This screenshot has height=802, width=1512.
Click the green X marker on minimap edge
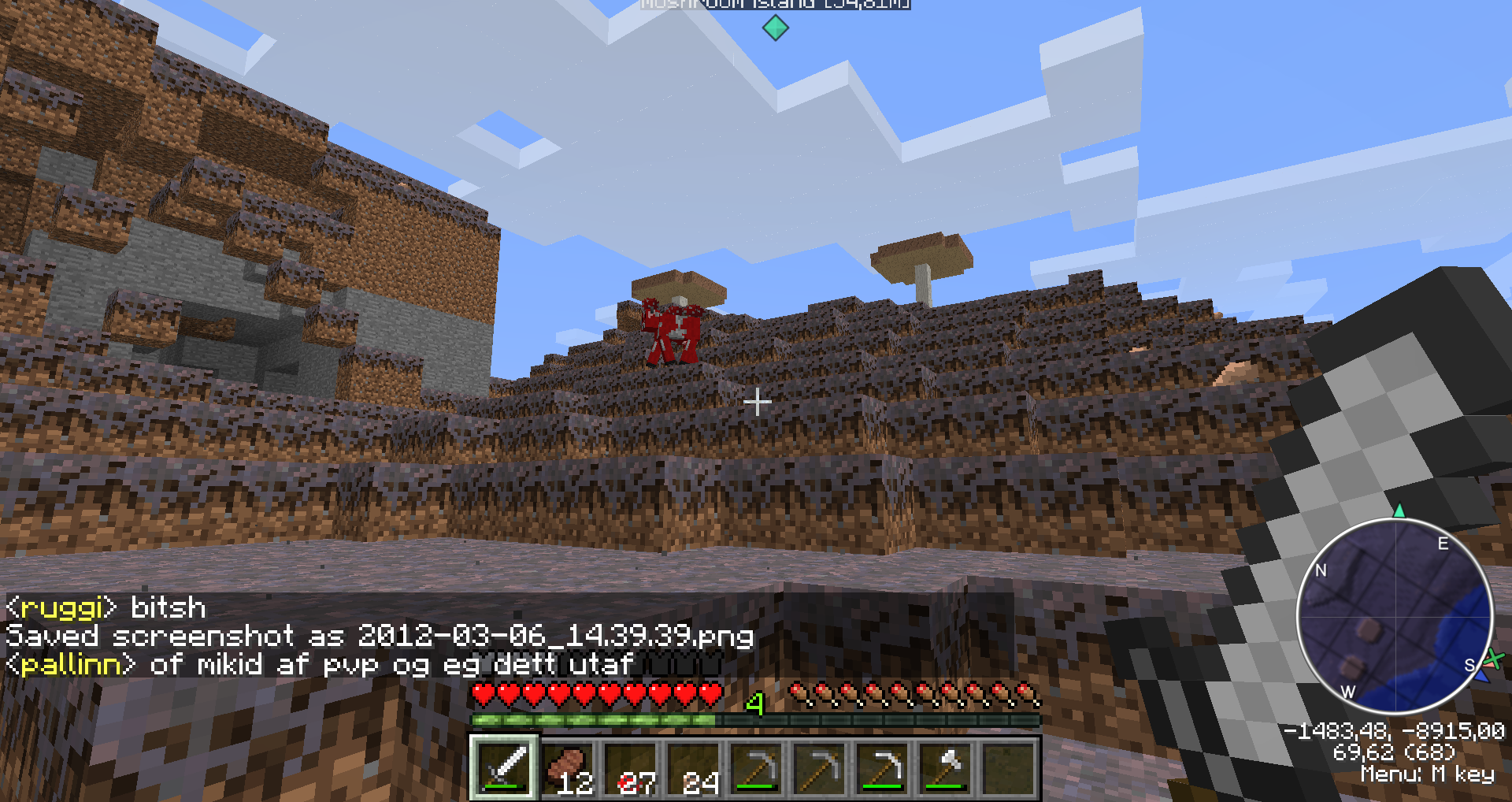click(1494, 659)
